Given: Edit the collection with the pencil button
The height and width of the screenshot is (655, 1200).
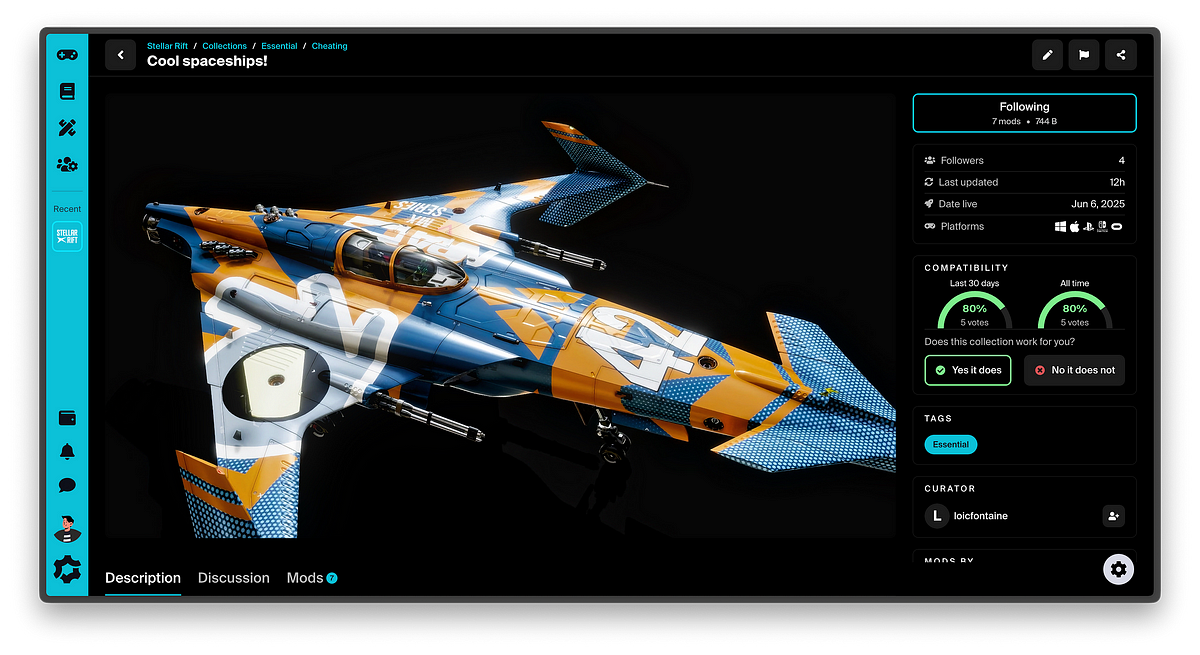Looking at the screenshot, I should coord(1047,55).
